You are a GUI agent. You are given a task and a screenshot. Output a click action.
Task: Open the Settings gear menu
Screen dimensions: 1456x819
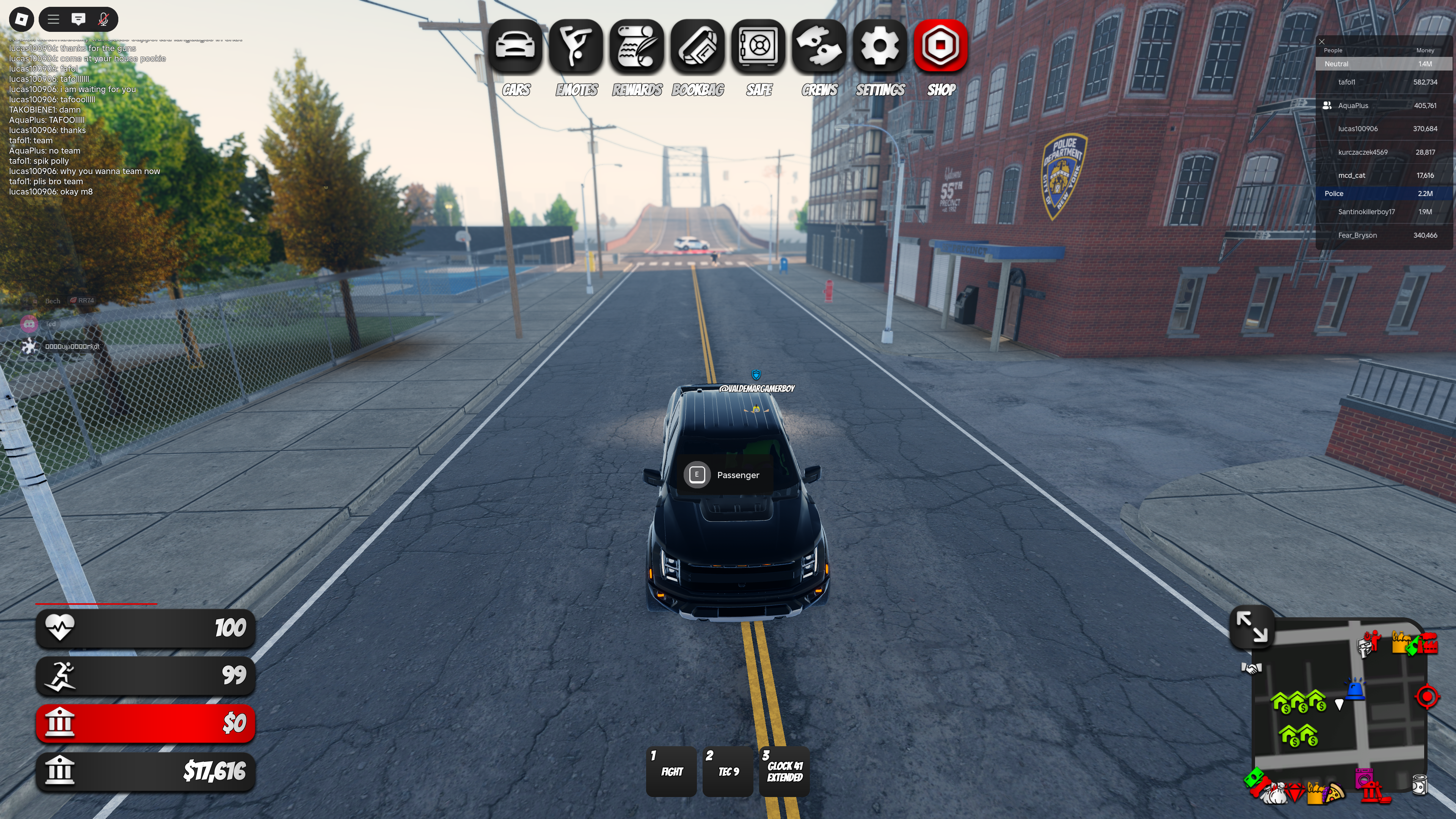pyautogui.click(x=880, y=46)
